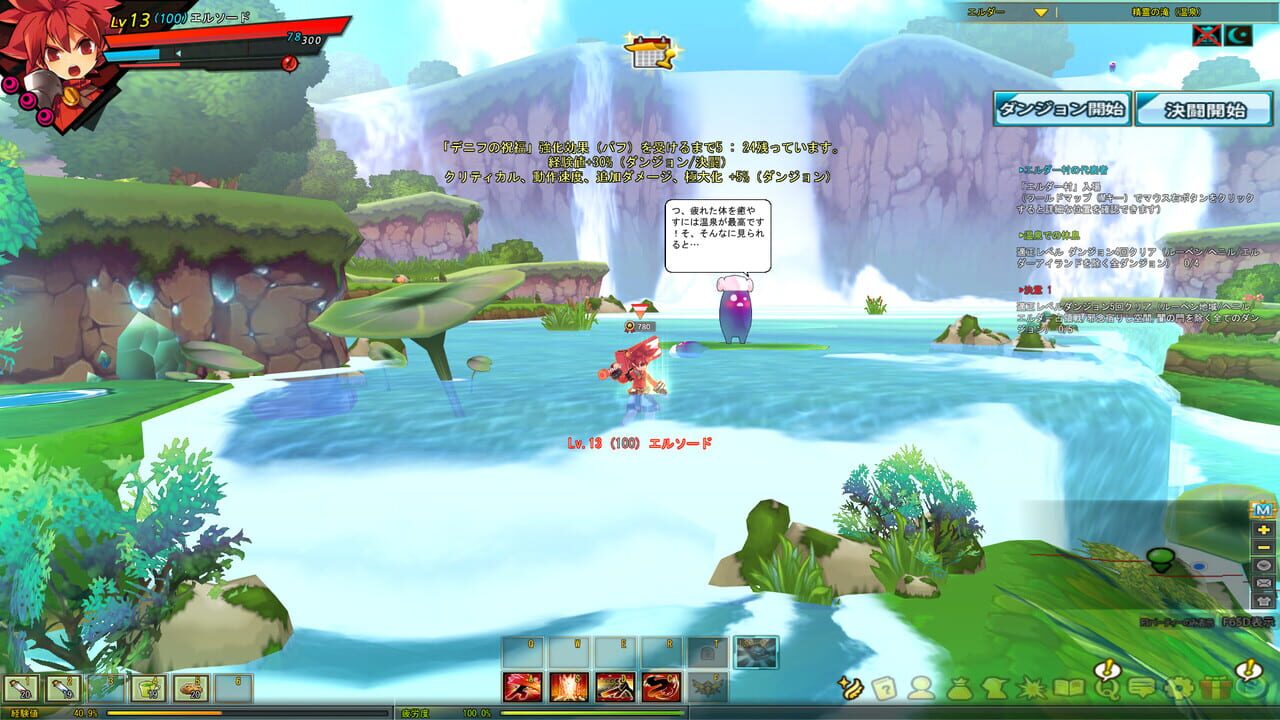The image size is (1280, 720).
Task: Open the skill book icon in bottom bar
Action: point(1070,688)
